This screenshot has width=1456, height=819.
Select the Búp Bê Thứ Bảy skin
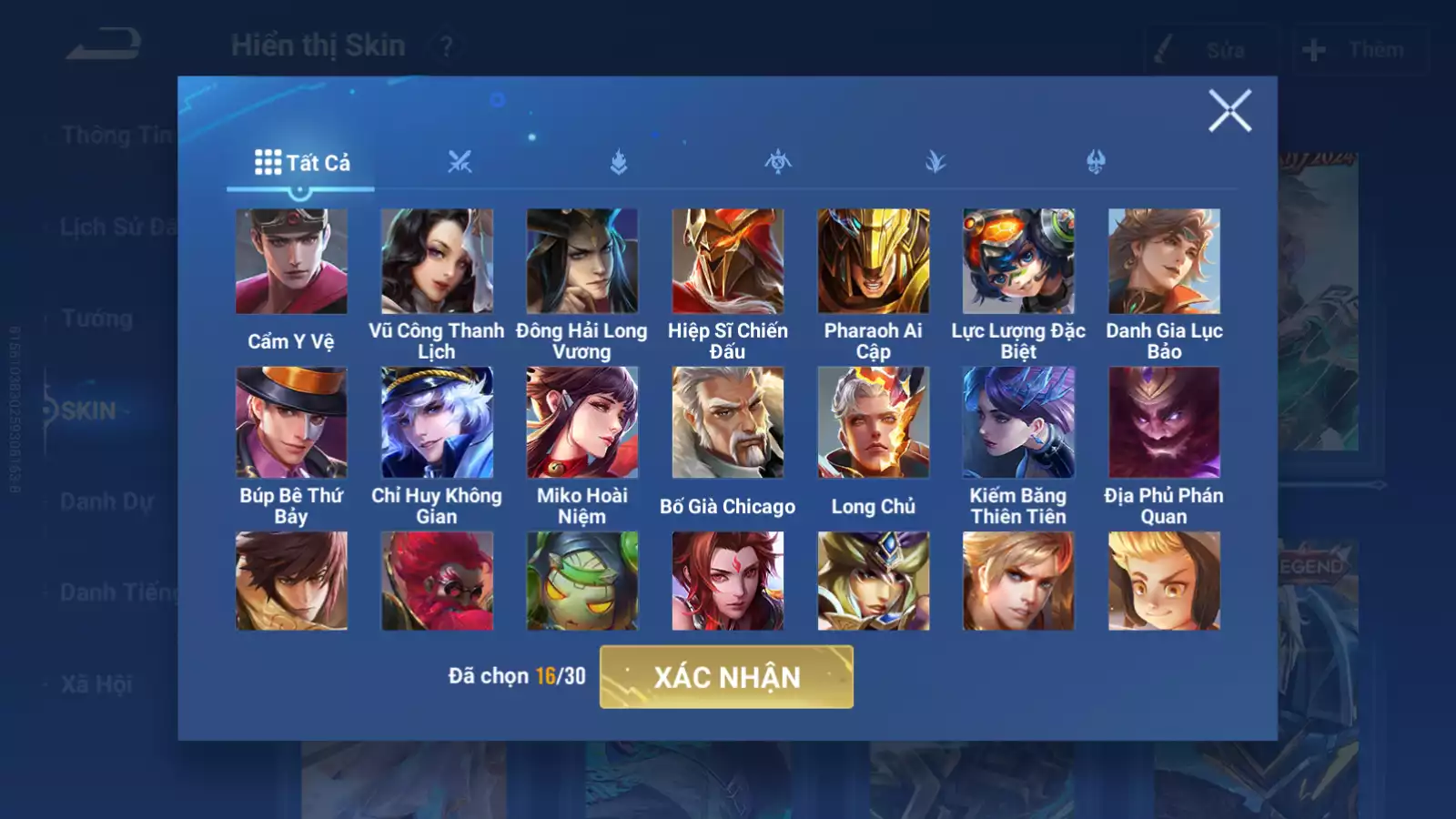coord(291,422)
